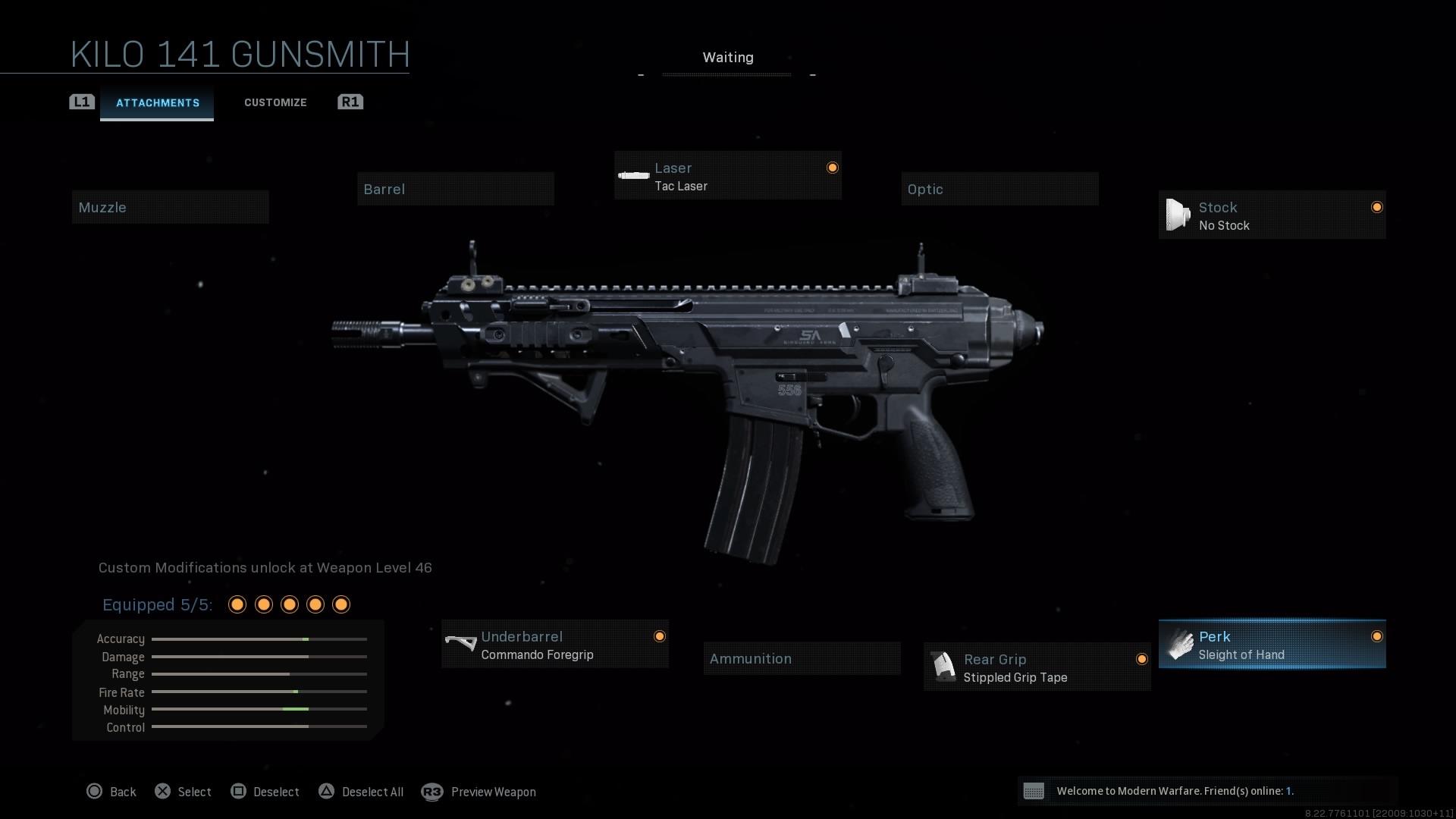Click the circle Back button icon
1456x819 pixels.
94,791
